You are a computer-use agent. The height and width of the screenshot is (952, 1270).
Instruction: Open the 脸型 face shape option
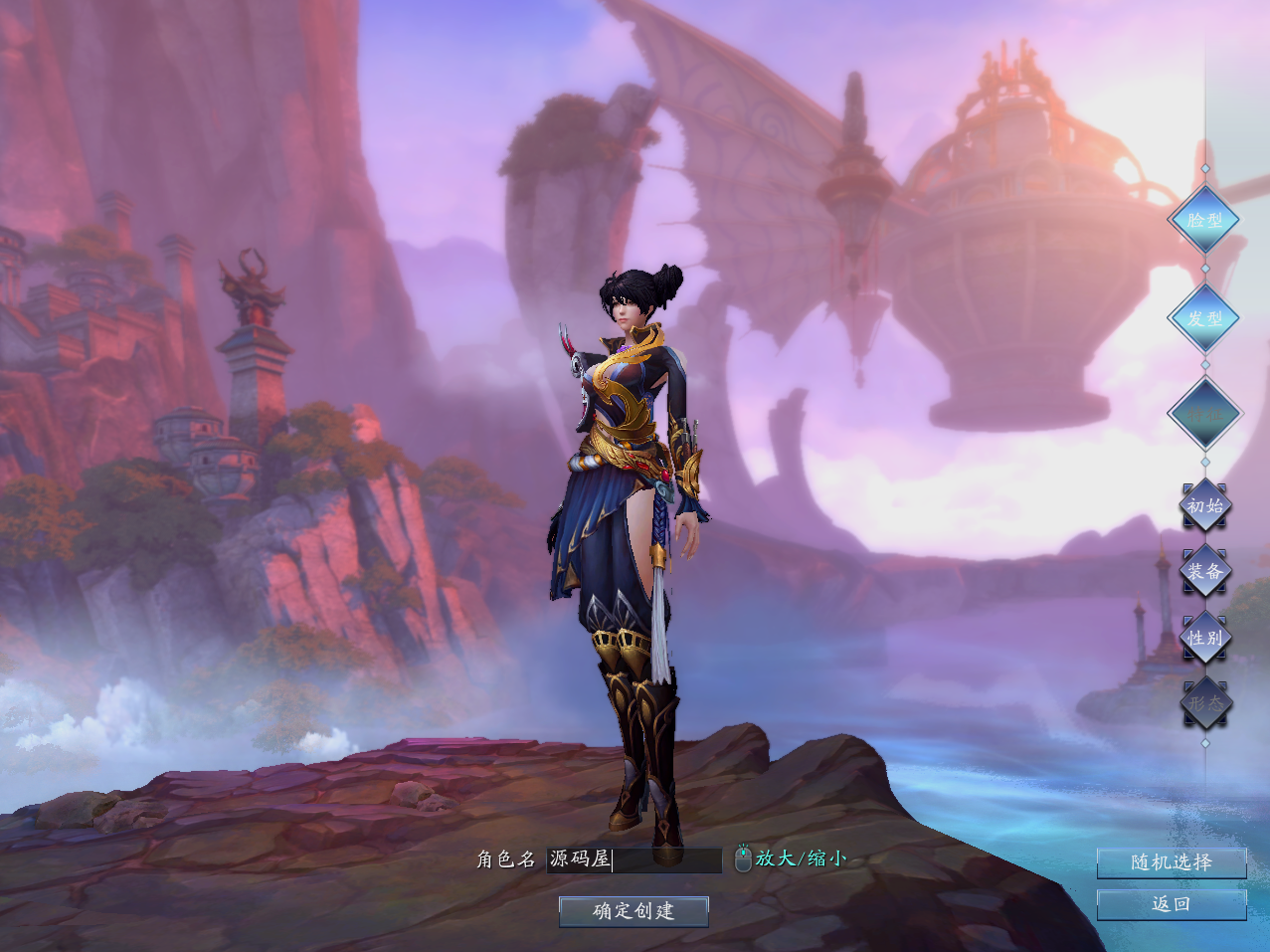[1204, 220]
